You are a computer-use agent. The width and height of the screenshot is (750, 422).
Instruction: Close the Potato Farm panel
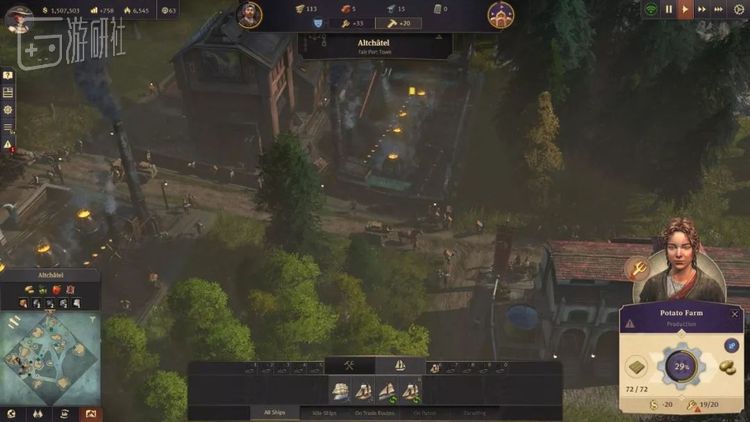[736, 314]
